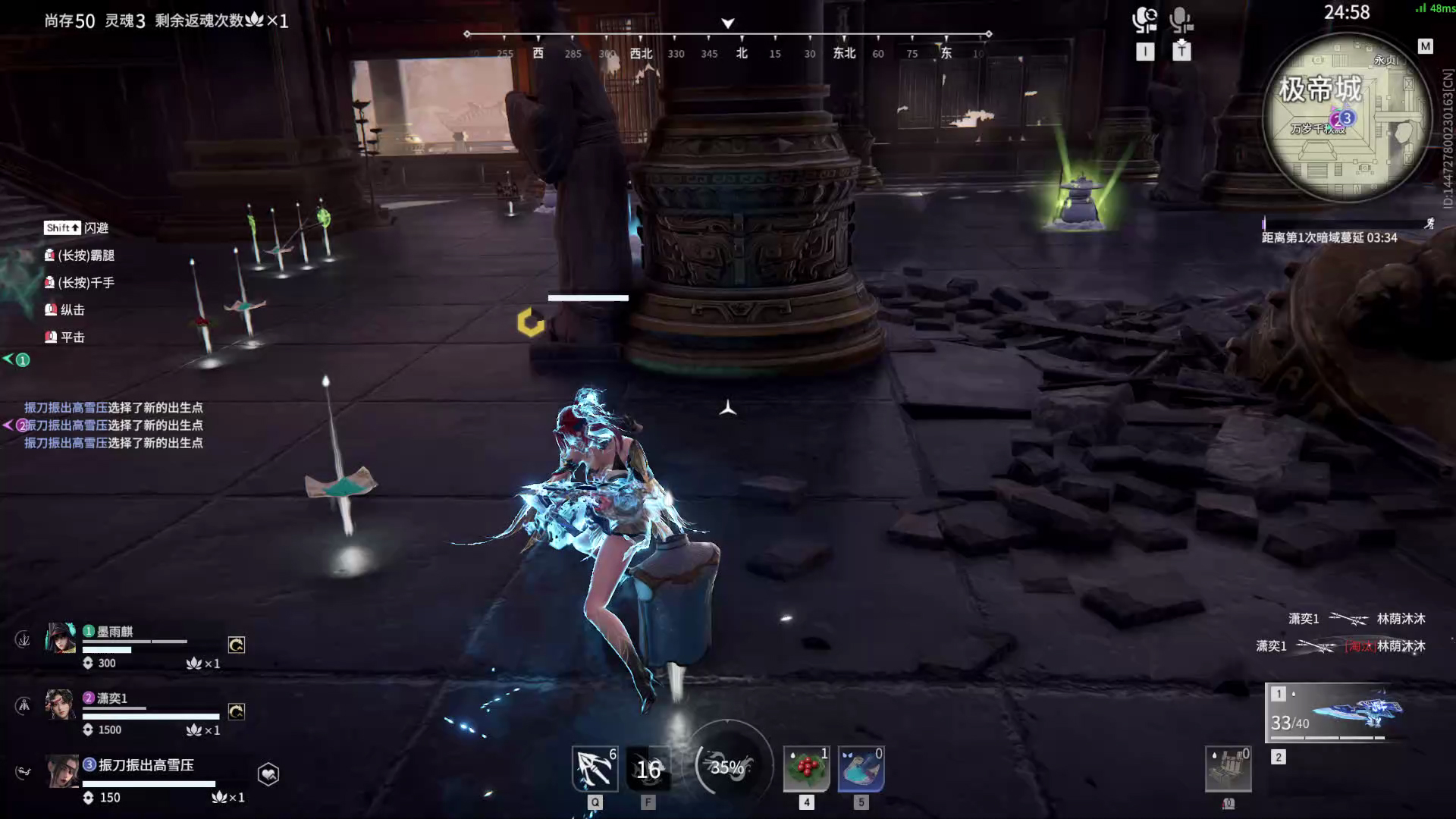This screenshot has height=819, width=1456.
Task: Select teammate 墨雨麒's portrait
Action: click(61, 639)
